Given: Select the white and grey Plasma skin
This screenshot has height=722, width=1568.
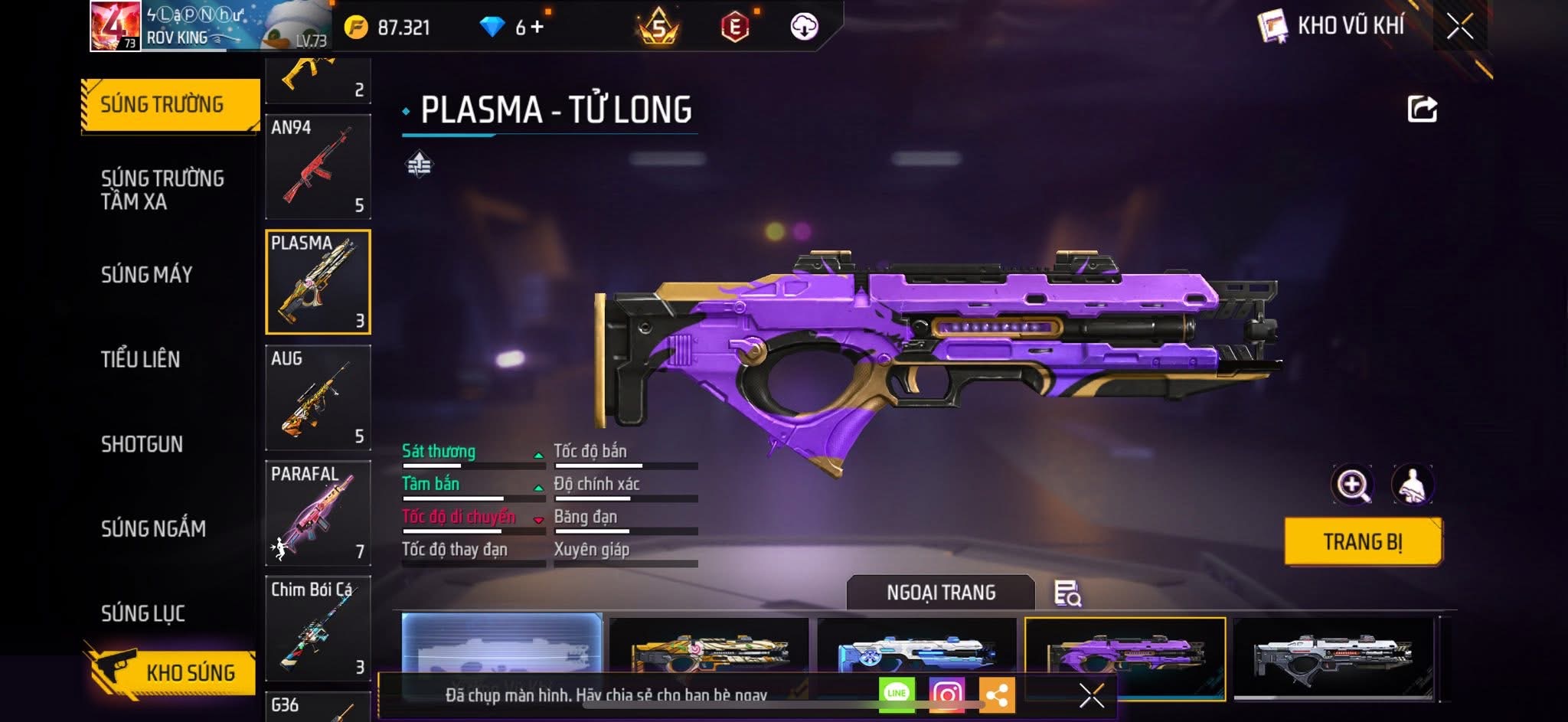Looking at the screenshot, I should click(1332, 657).
